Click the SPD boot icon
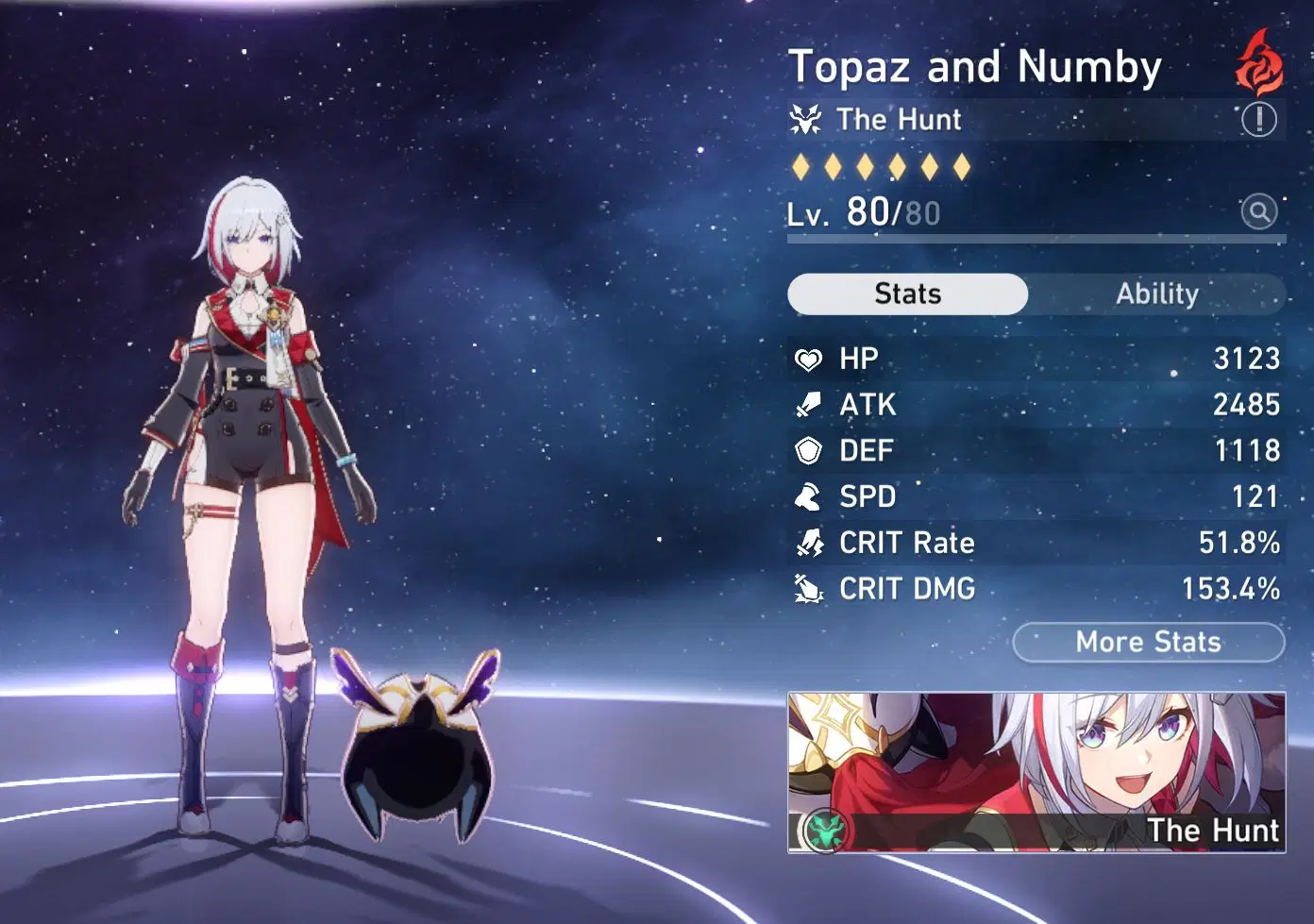 point(809,496)
